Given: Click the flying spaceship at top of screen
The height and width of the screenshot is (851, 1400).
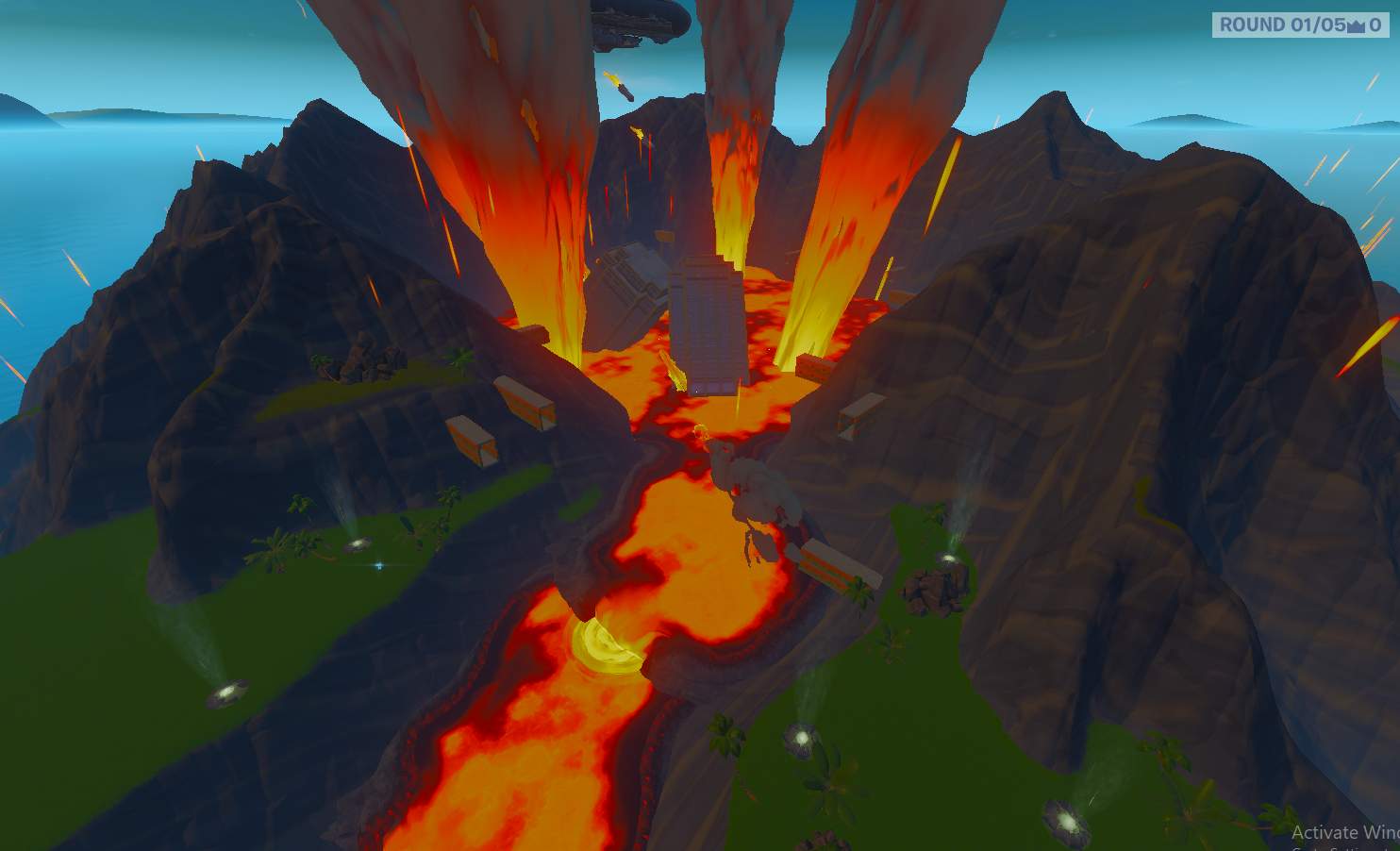Looking at the screenshot, I should tap(642, 21).
